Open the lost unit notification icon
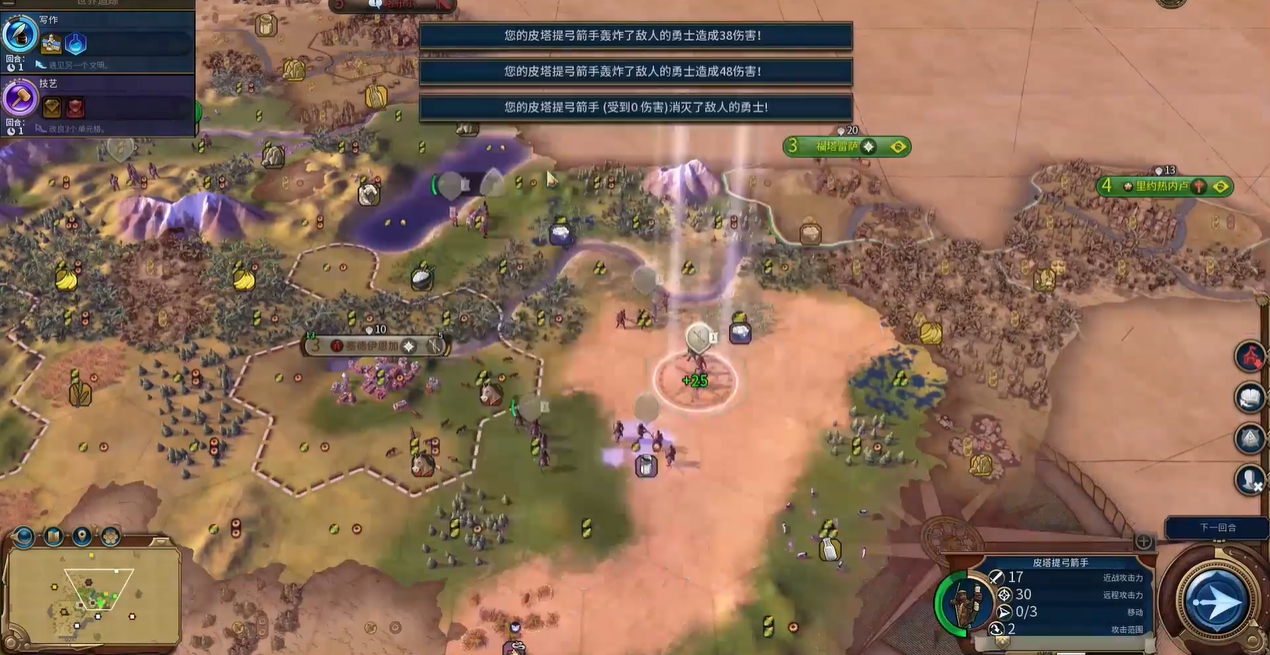The image size is (1270, 655). (x=1250, y=480)
